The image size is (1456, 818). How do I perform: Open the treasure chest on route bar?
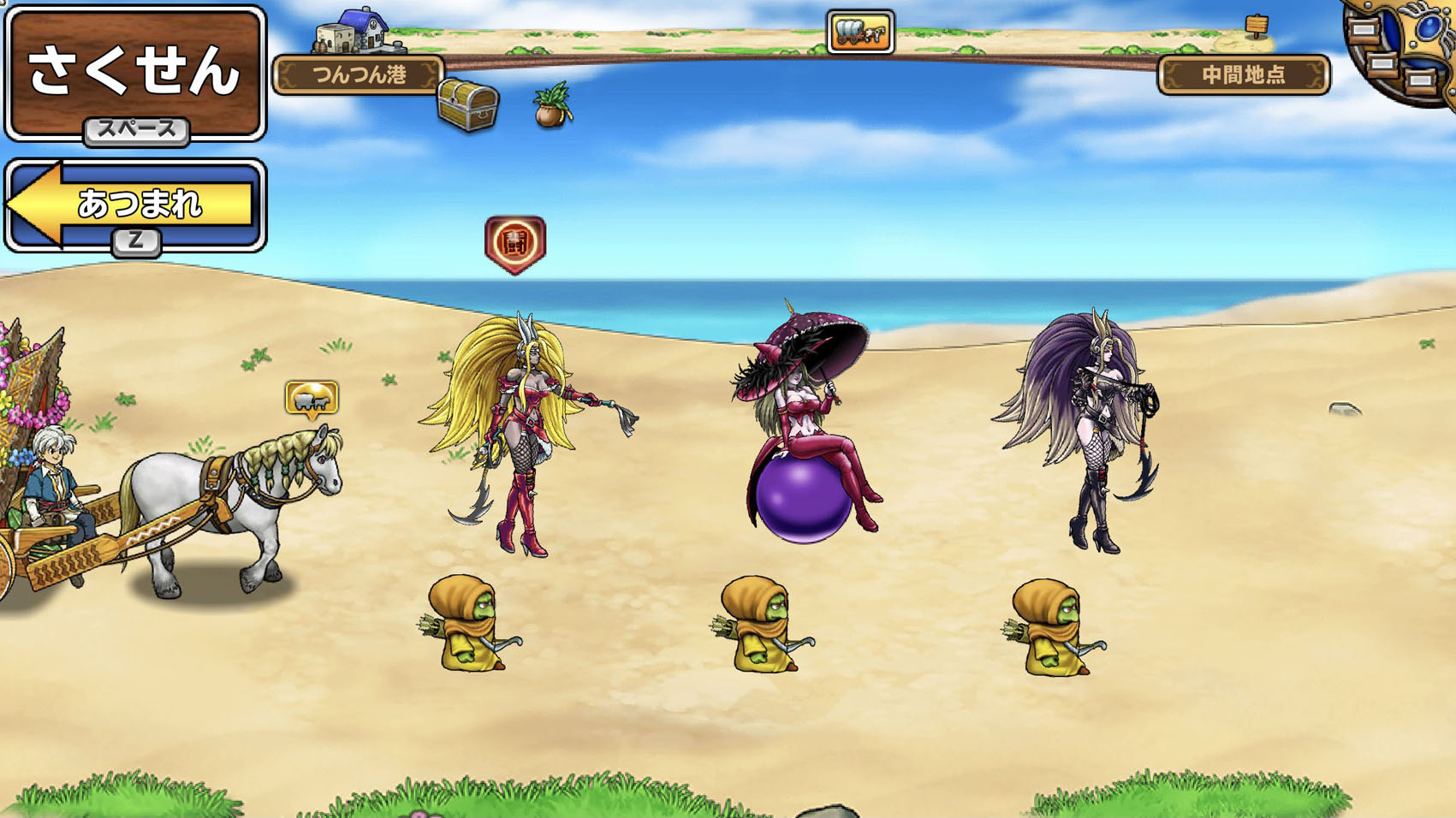467,104
